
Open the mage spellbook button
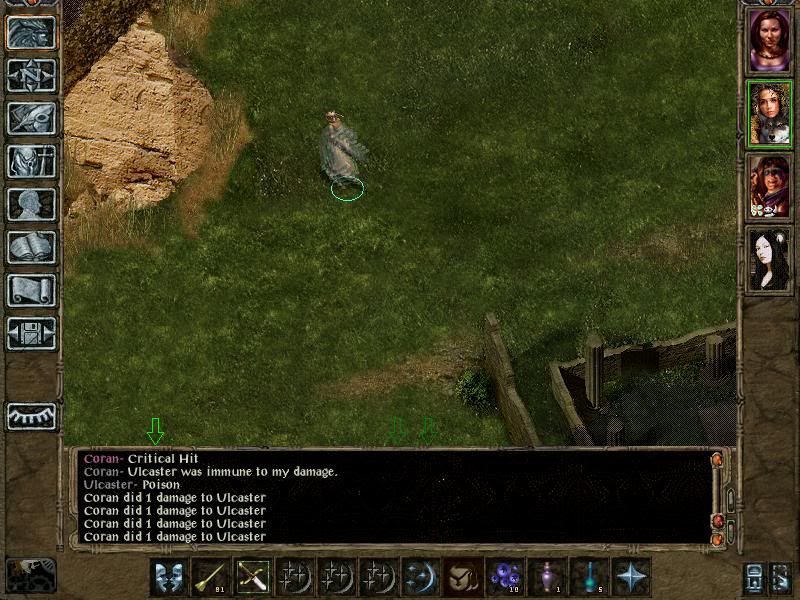coord(31,247)
